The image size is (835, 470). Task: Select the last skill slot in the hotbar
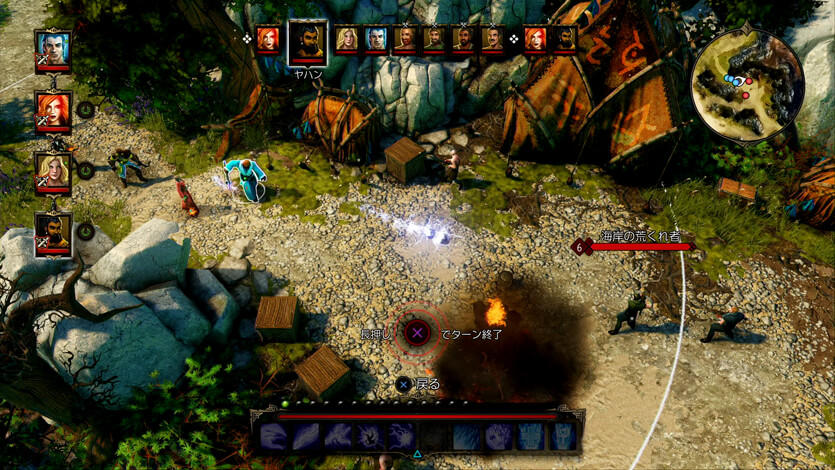[x=564, y=435]
